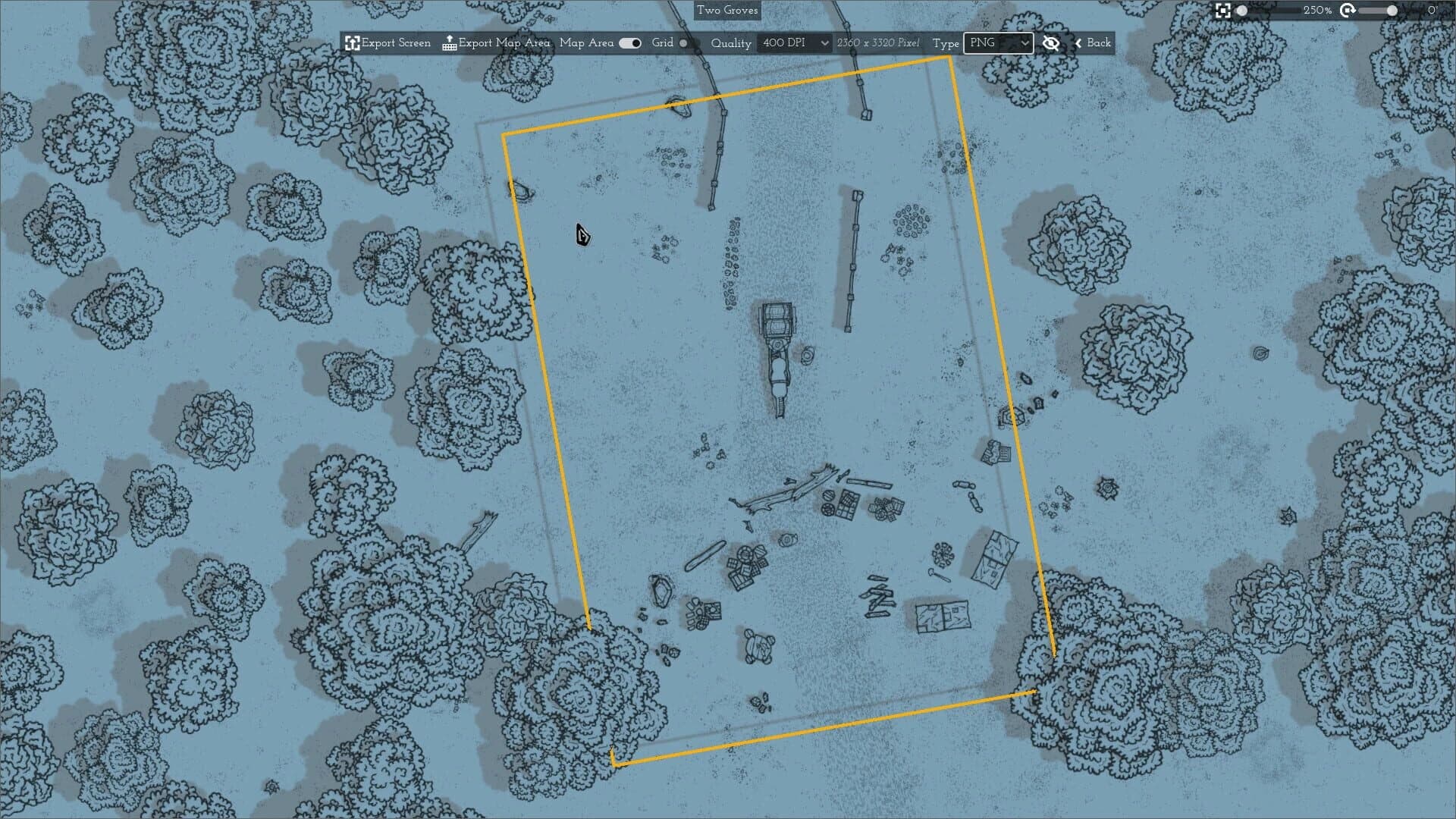Click the chevron icon beside Back
1456x819 pixels.
click(1078, 43)
